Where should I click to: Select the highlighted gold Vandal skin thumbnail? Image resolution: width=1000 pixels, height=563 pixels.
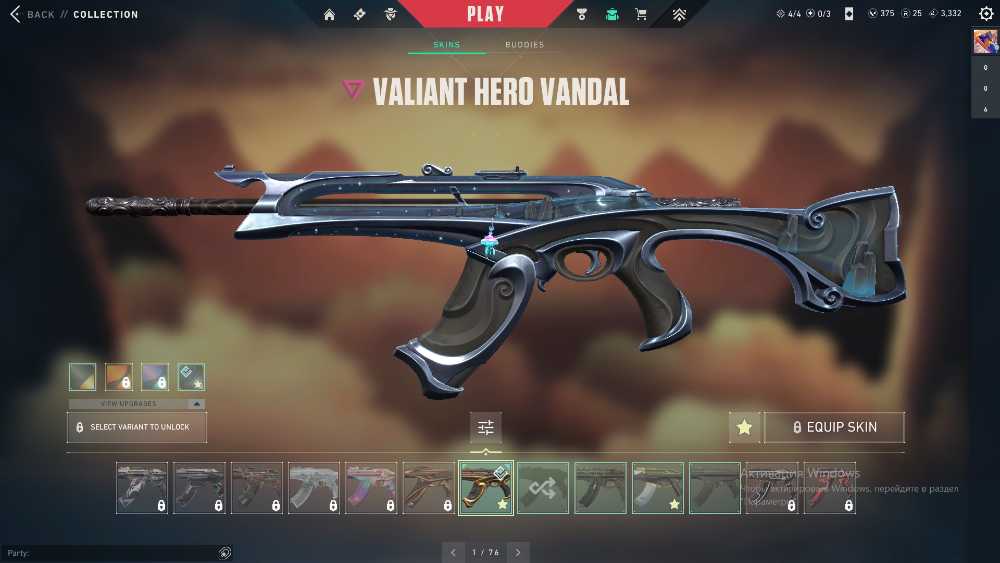[x=486, y=488]
